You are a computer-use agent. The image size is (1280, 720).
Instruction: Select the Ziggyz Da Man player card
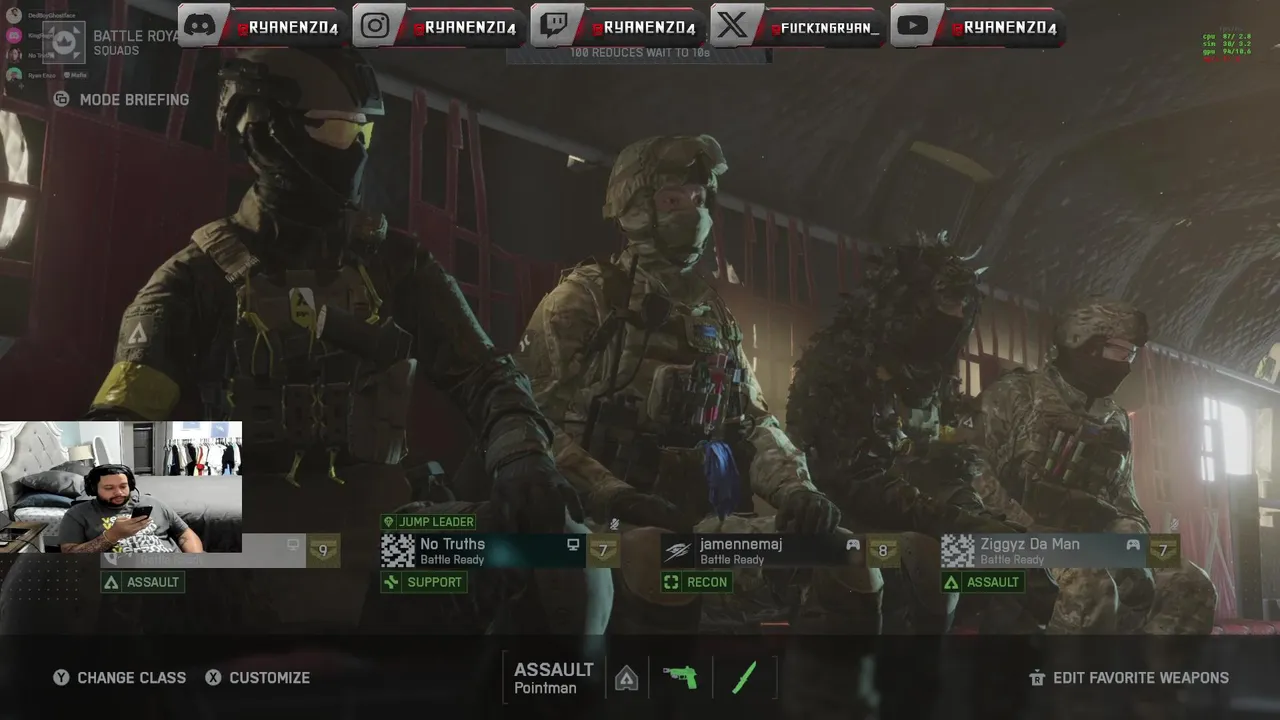(1042, 550)
